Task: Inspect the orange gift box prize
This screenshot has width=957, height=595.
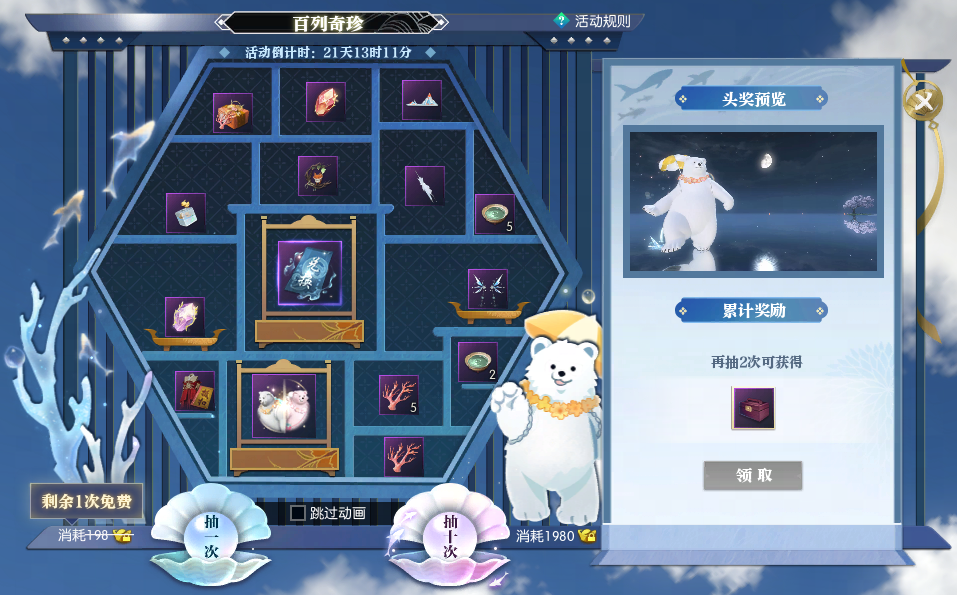Action: pos(233,113)
